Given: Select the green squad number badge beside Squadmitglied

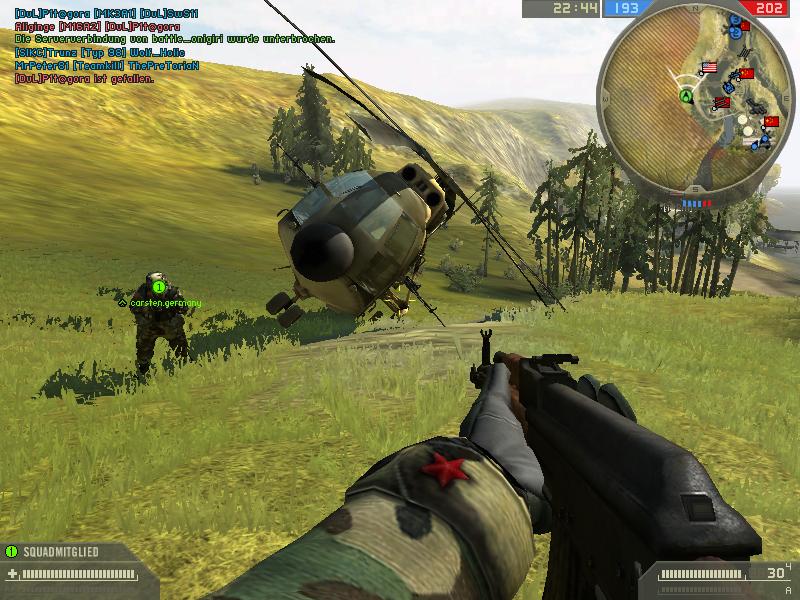Looking at the screenshot, I should (x=11, y=551).
